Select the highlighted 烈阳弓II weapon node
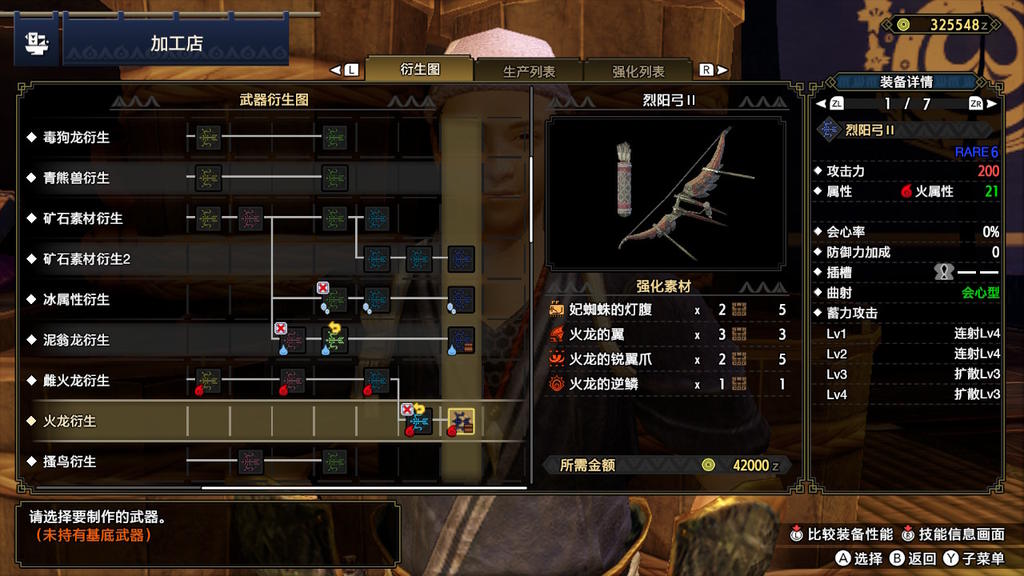1024x576 pixels. [x=460, y=422]
